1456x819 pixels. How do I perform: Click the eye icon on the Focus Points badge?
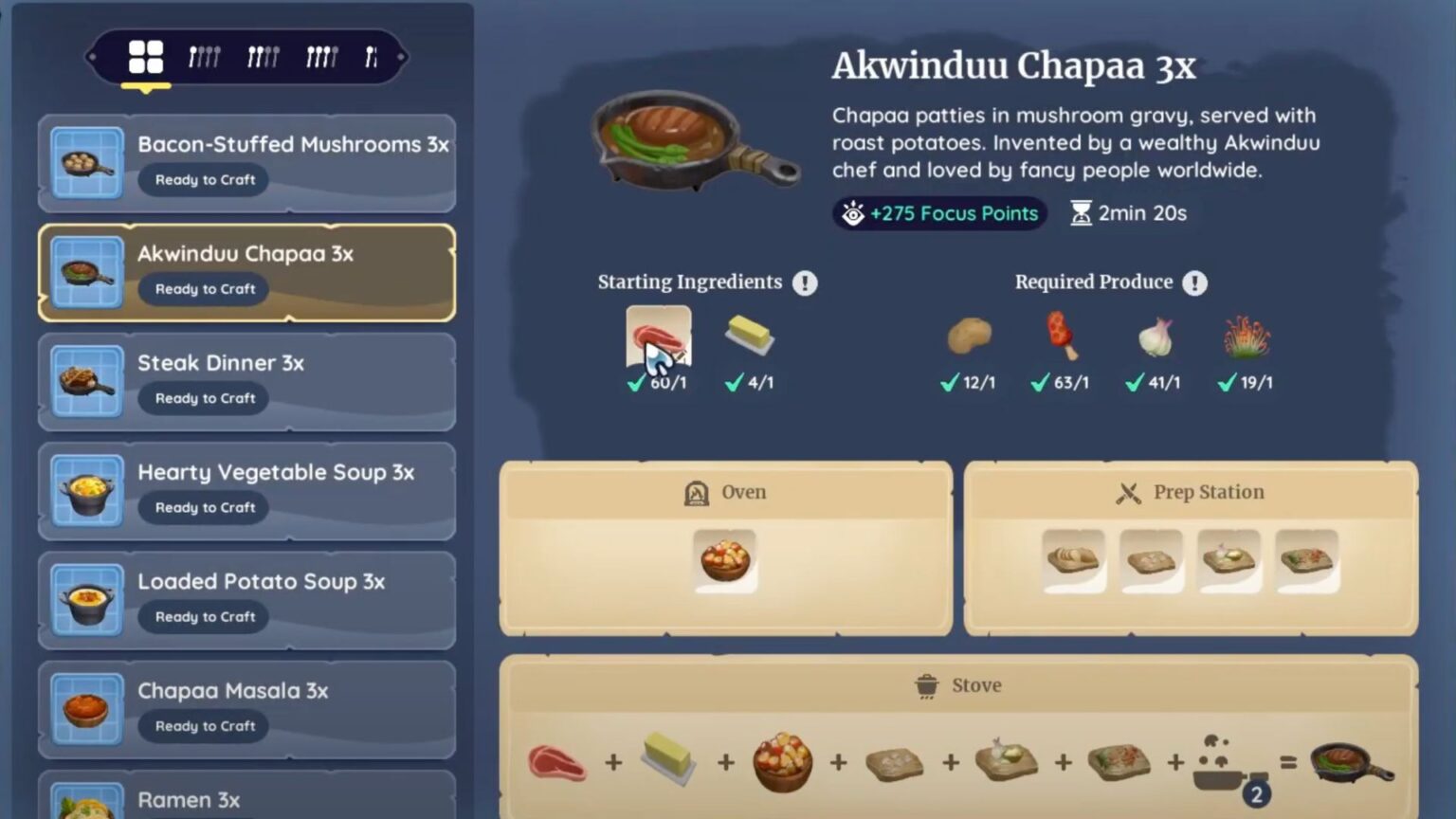[x=854, y=213]
